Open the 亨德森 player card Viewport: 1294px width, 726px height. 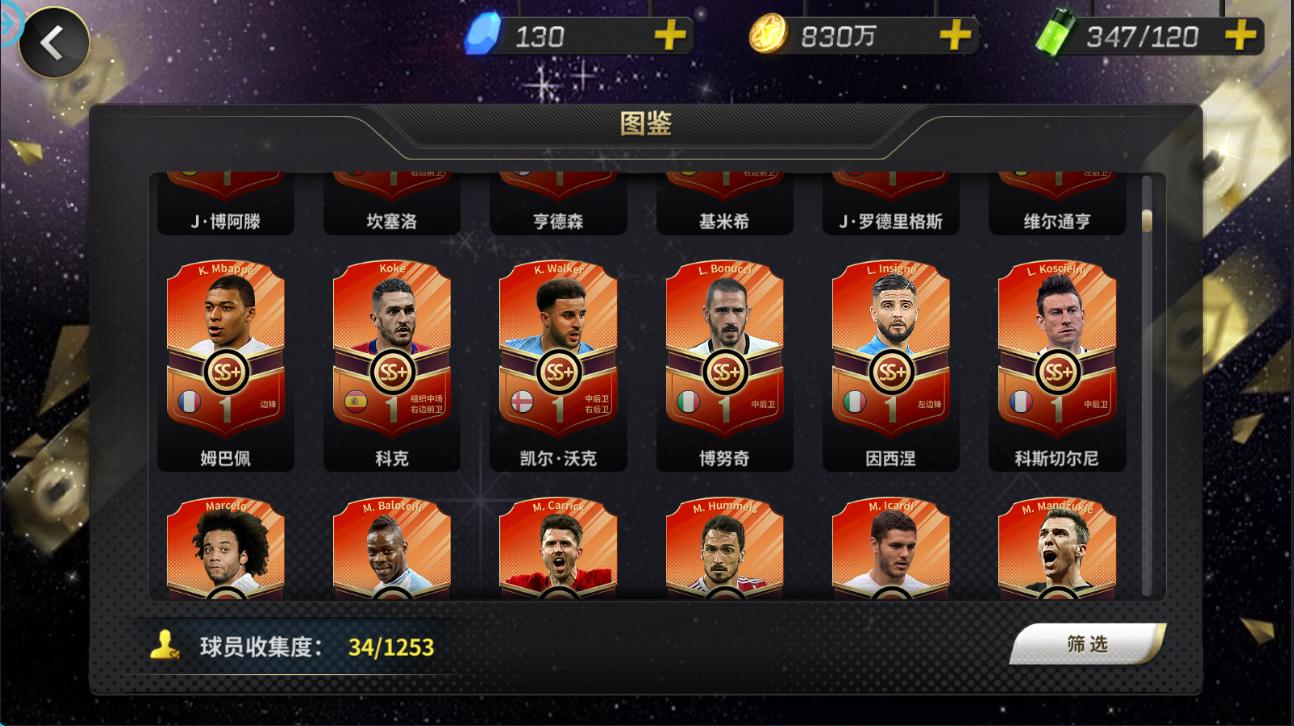[x=558, y=204]
